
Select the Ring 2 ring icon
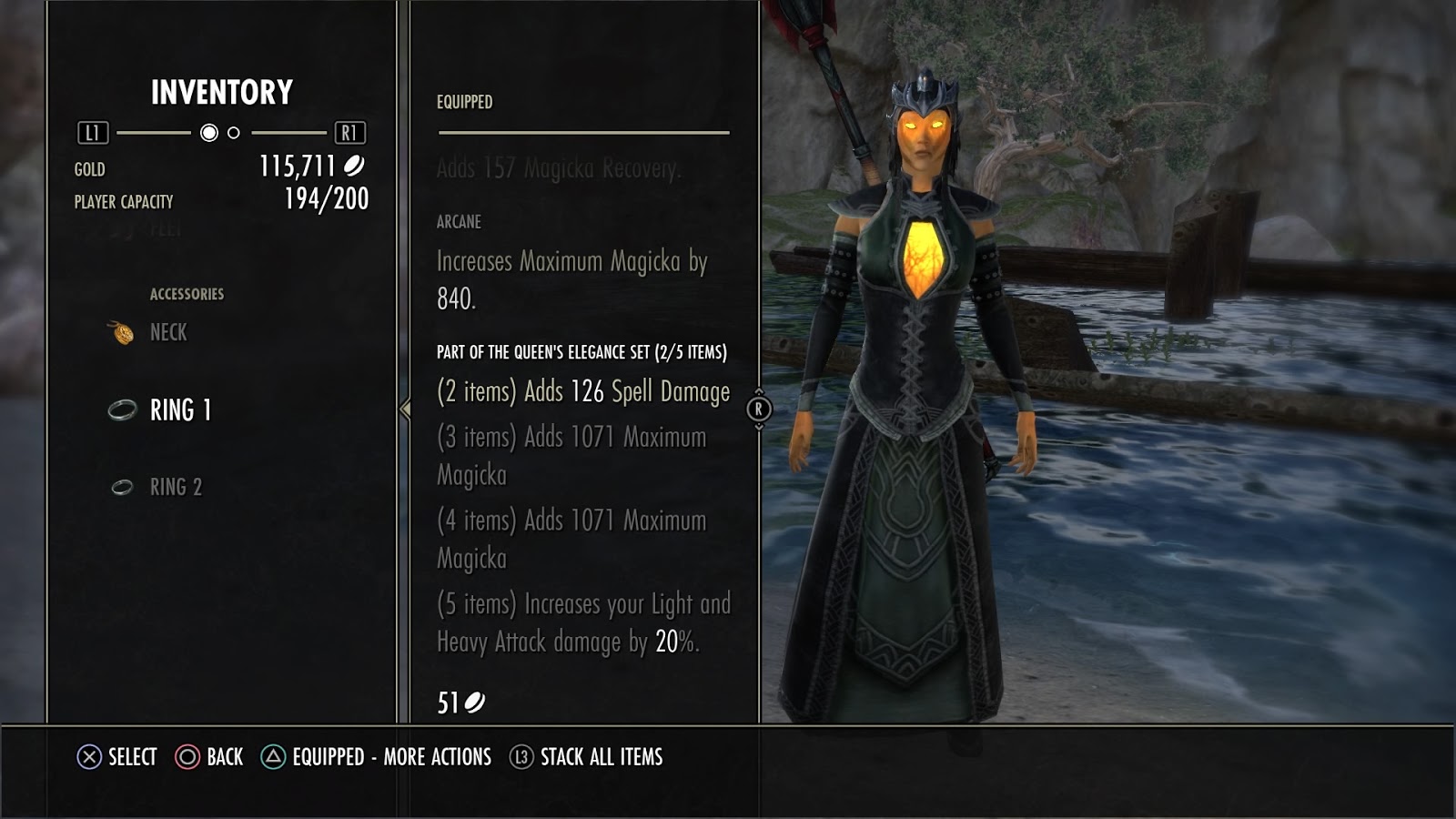(121, 489)
